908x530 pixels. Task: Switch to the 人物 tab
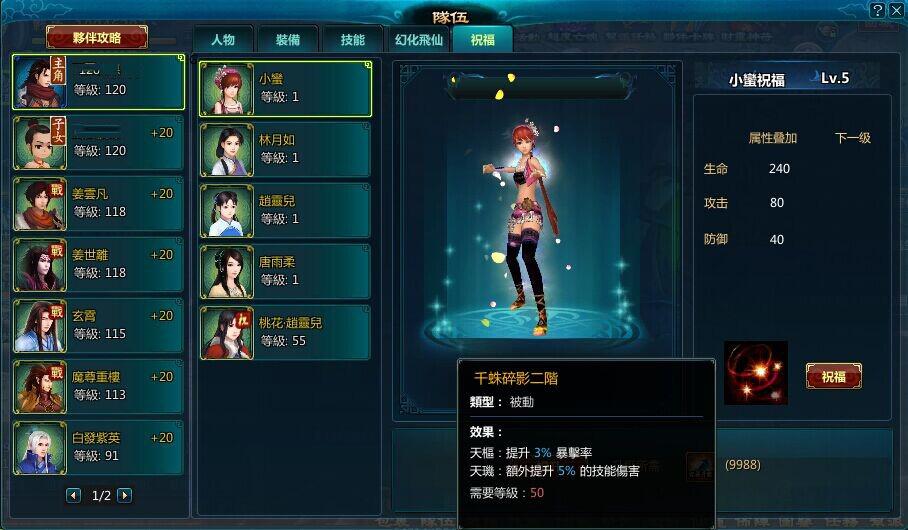click(x=222, y=40)
